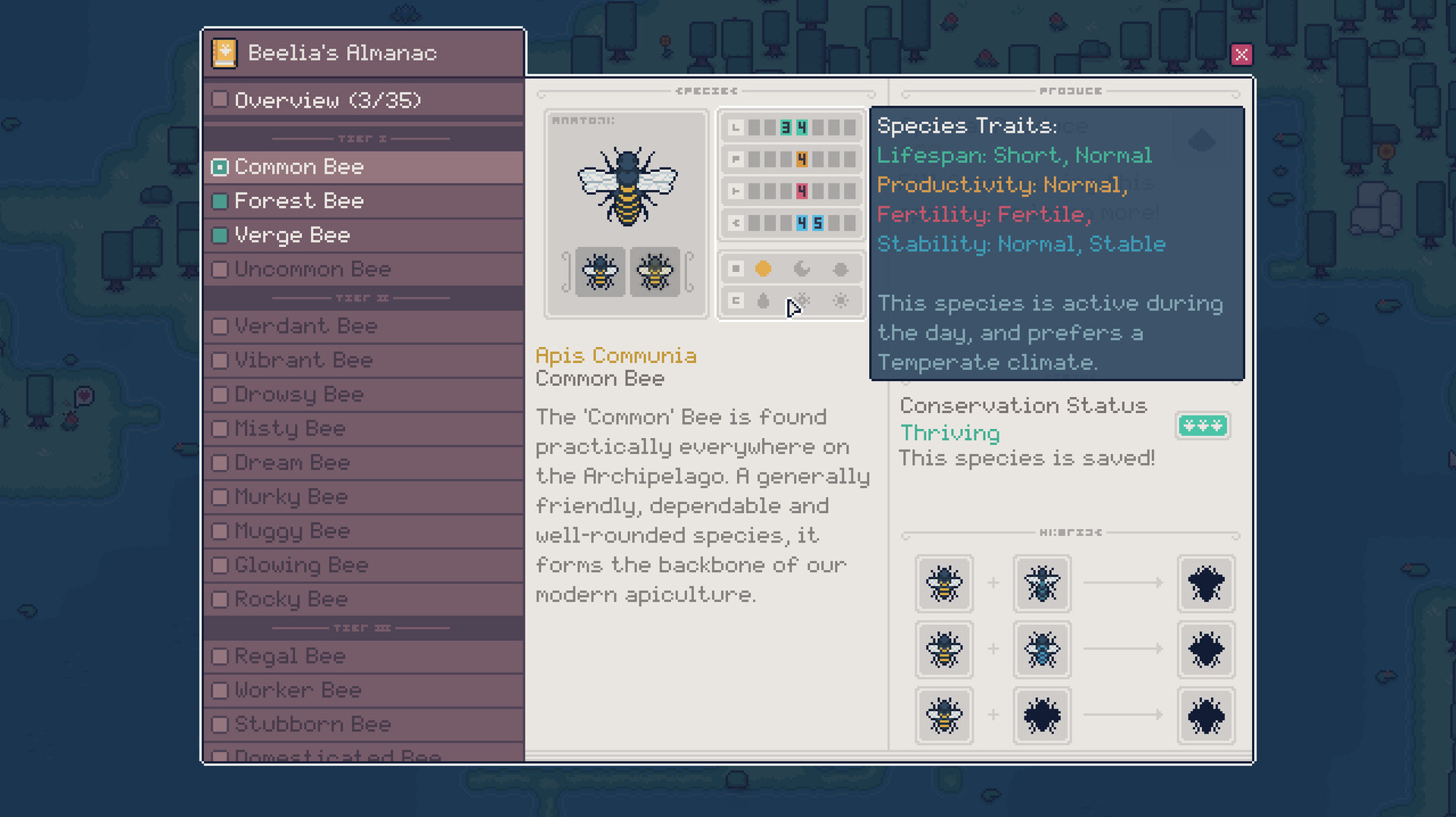Open Beelia's Almanac book icon

224,52
